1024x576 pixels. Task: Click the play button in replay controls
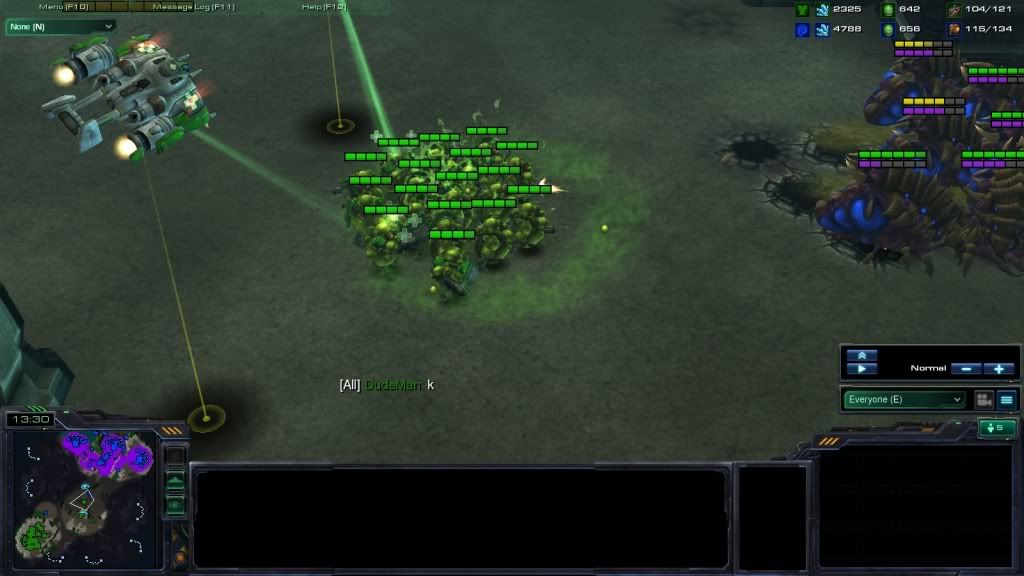(861, 369)
